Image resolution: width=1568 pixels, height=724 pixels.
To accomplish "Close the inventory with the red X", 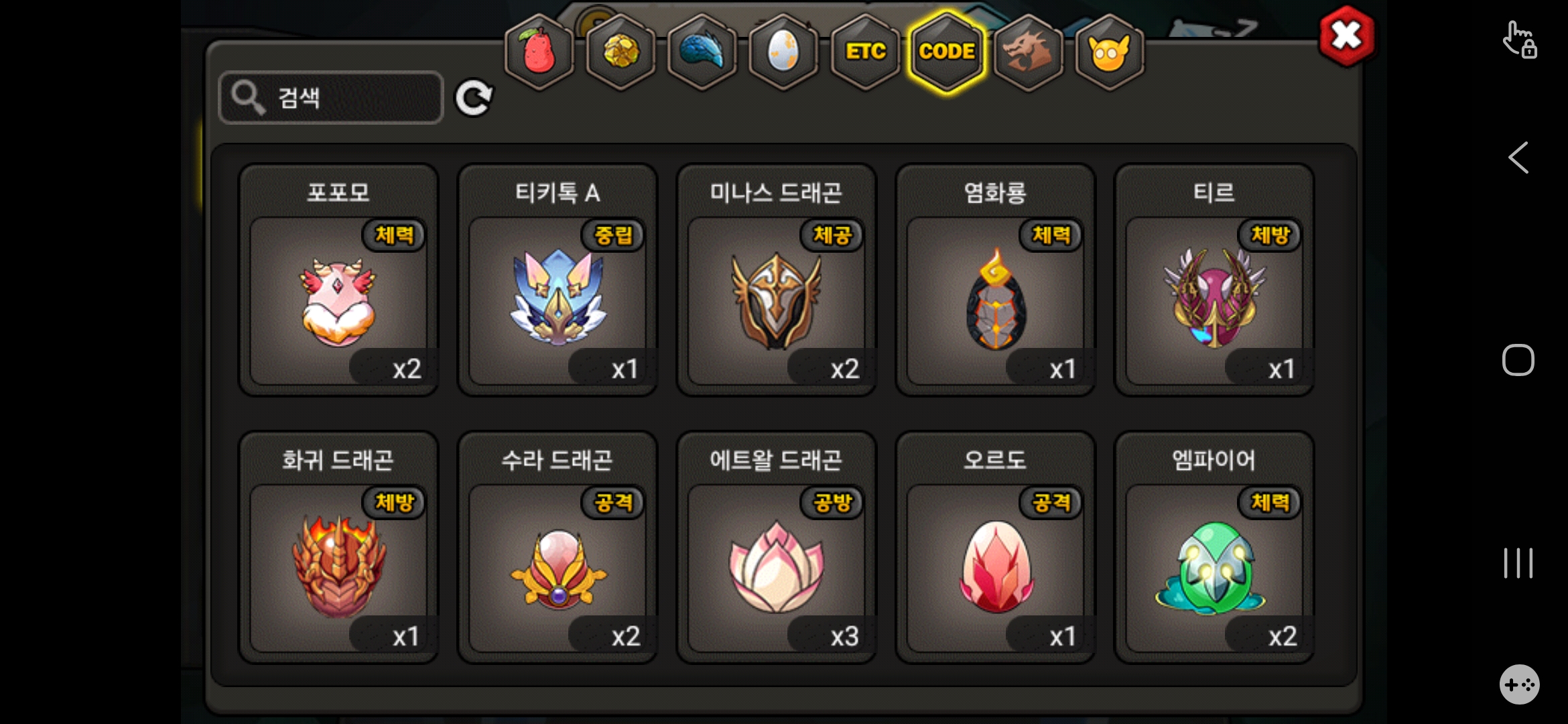I will [x=1346, y=36].
